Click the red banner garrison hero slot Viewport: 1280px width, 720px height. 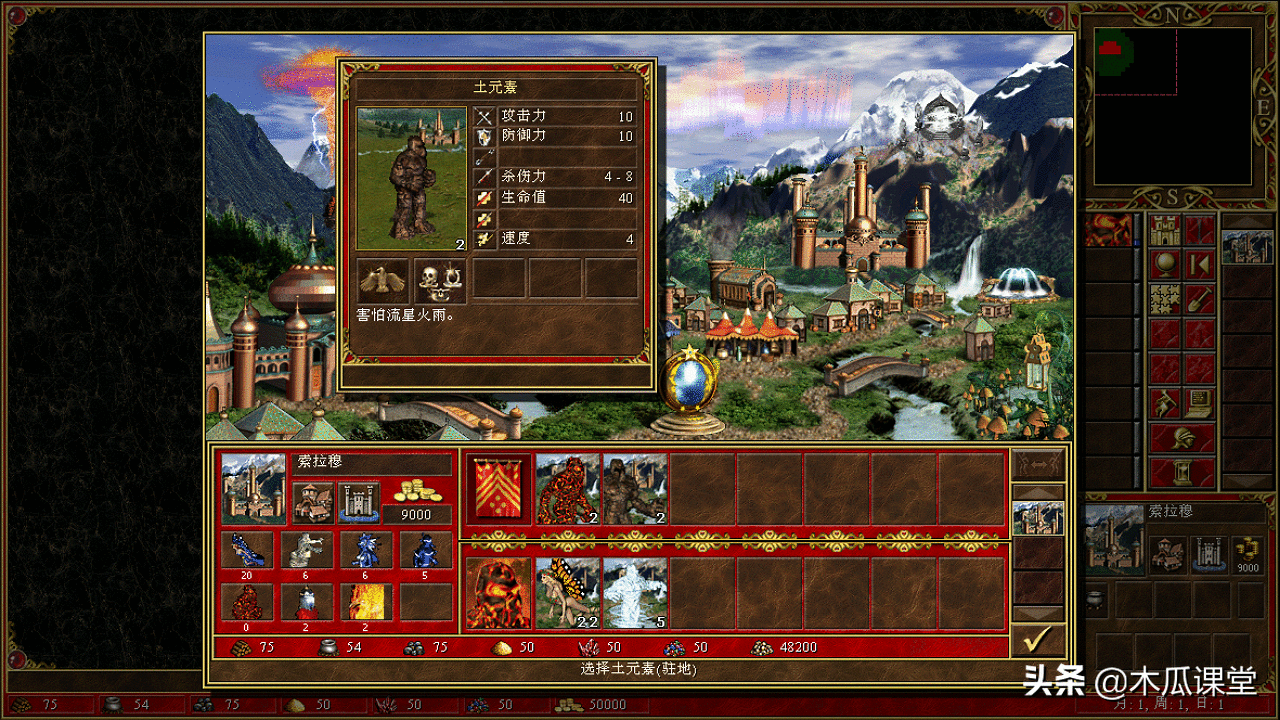pyautogui.click(x=499, y=489)
